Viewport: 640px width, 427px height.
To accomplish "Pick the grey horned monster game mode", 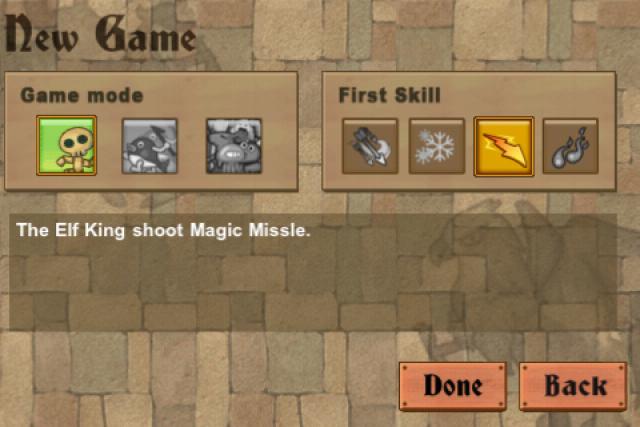I will 234,146.
